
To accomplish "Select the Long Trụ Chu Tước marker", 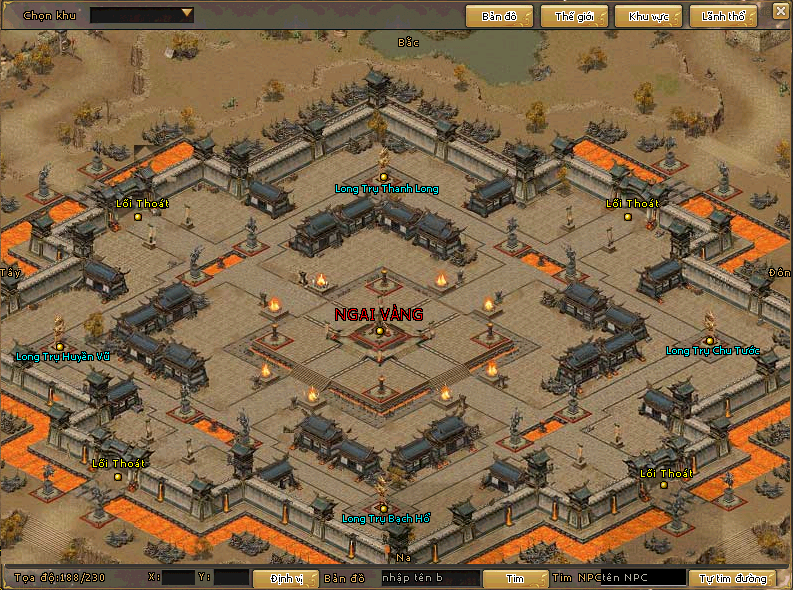I will coord(710,341).
